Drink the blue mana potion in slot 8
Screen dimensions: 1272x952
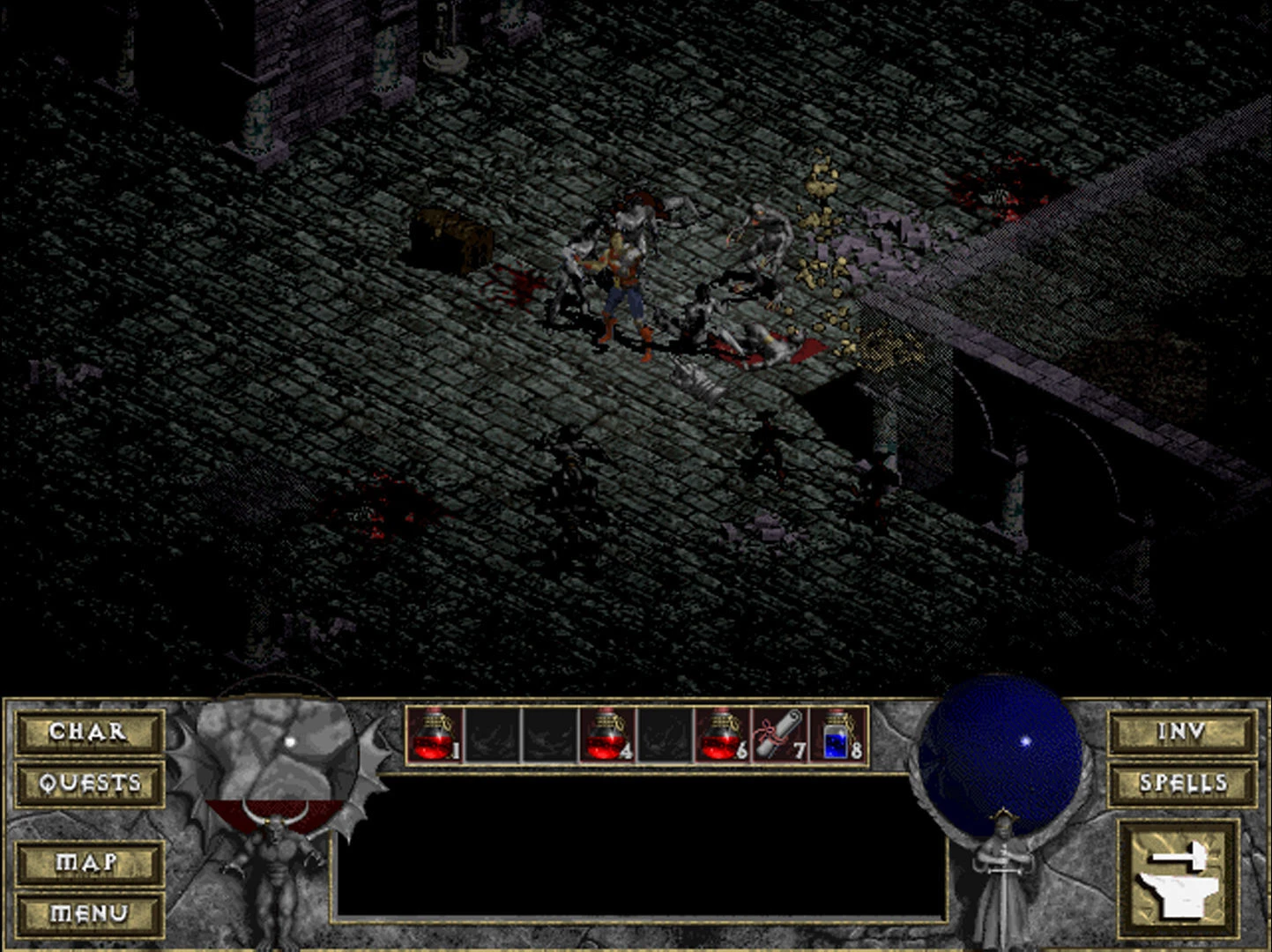(838, 734)
